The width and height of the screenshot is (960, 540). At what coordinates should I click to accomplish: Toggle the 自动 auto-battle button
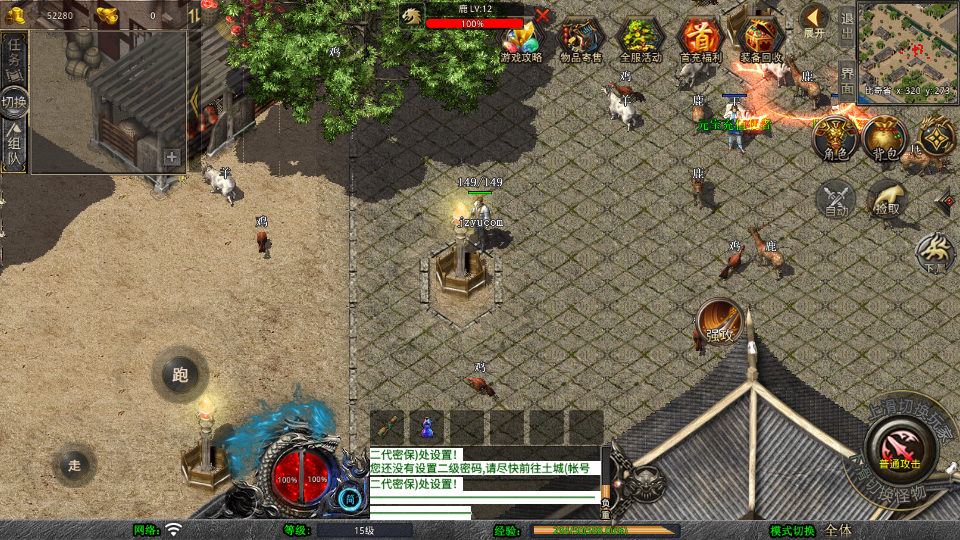pos(837,198)
